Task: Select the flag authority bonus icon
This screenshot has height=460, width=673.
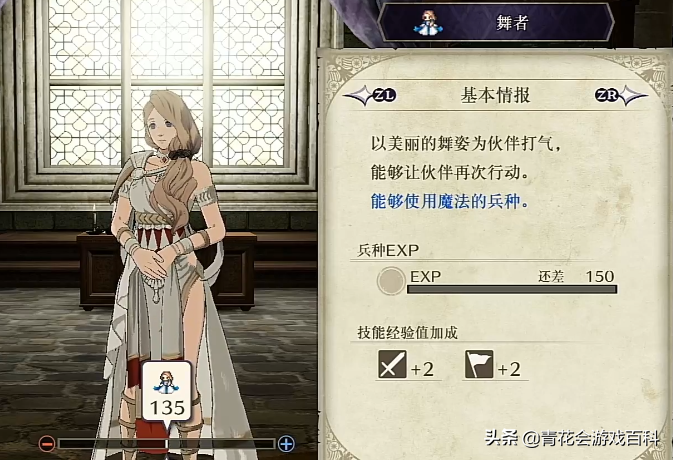Action: pos(479,367)
